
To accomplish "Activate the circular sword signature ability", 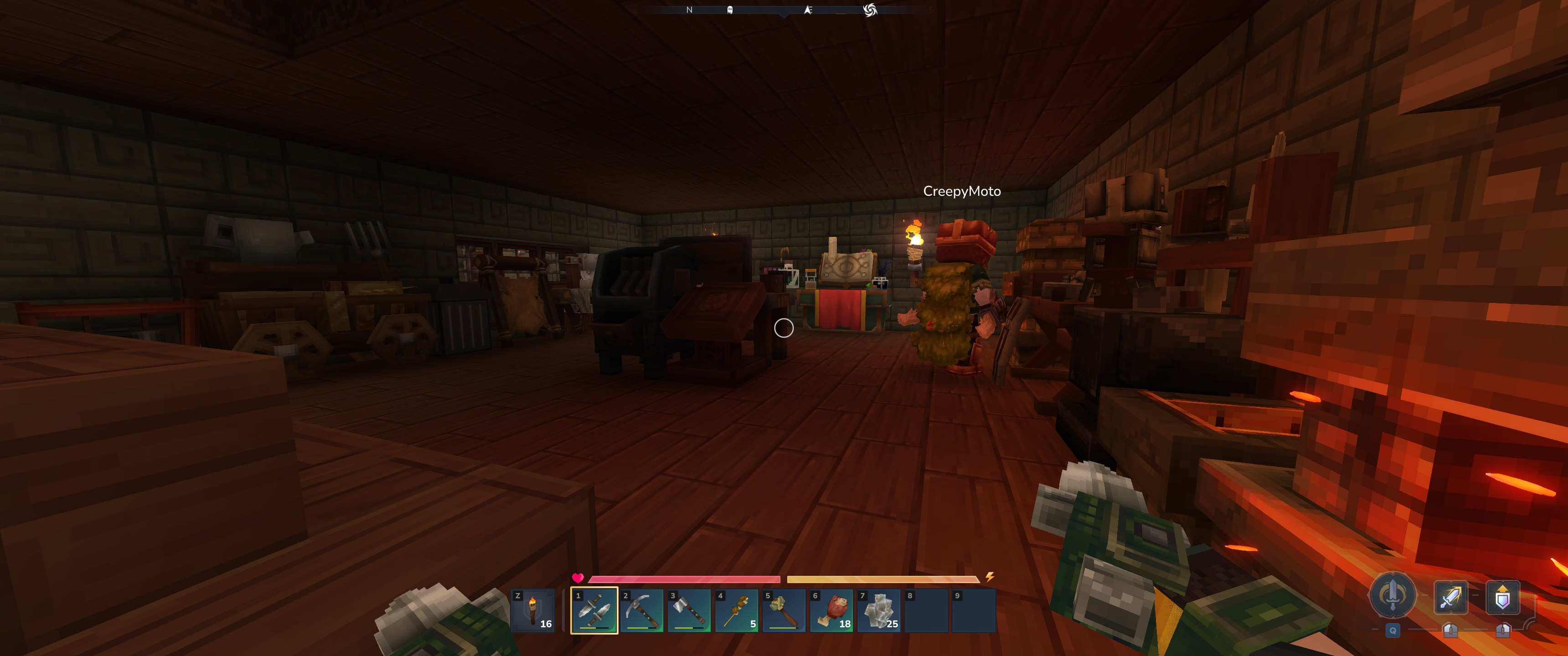I will coord(1392,595).
